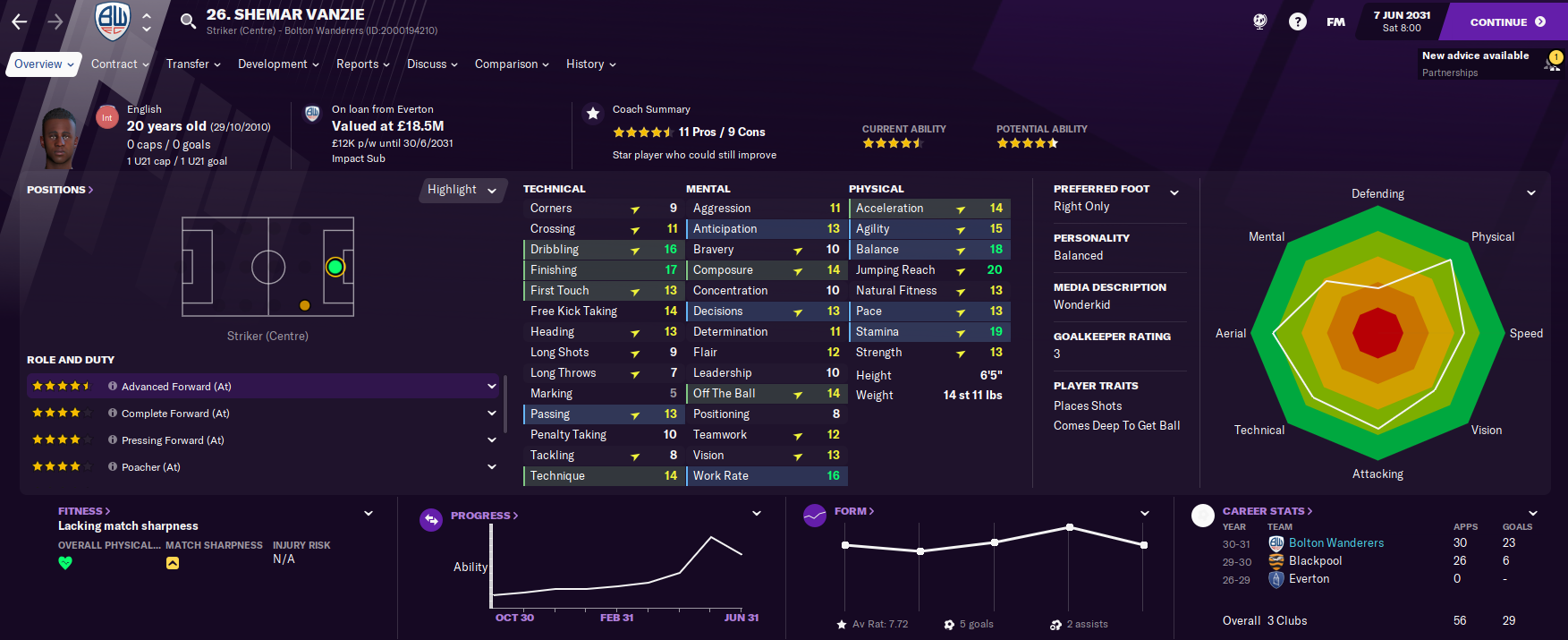Open the FM menu
The width and height of the screenshot is (1568, 640).
point(1335,21)
